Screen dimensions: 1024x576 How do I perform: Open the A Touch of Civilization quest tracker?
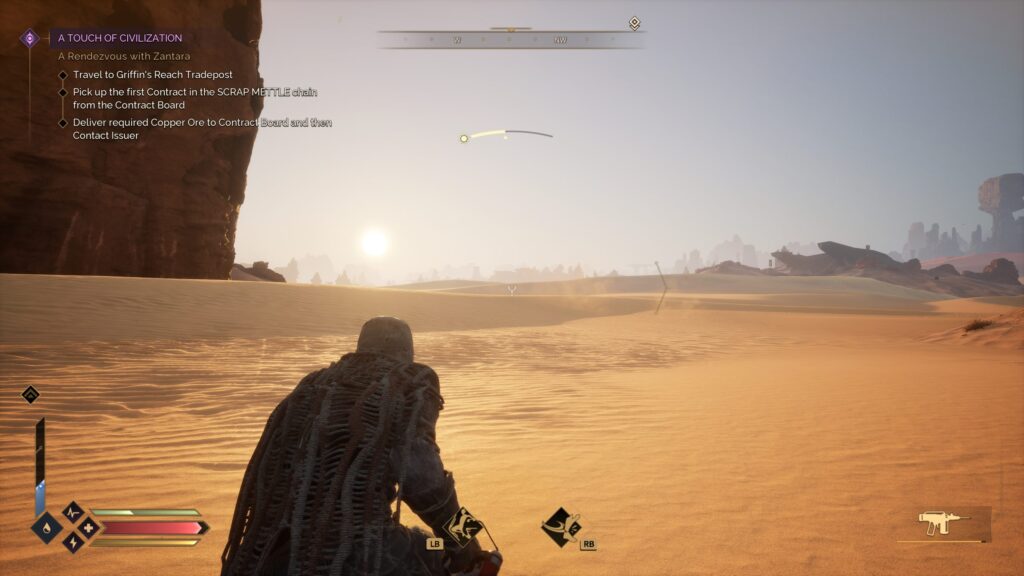[x=120, y=38]
